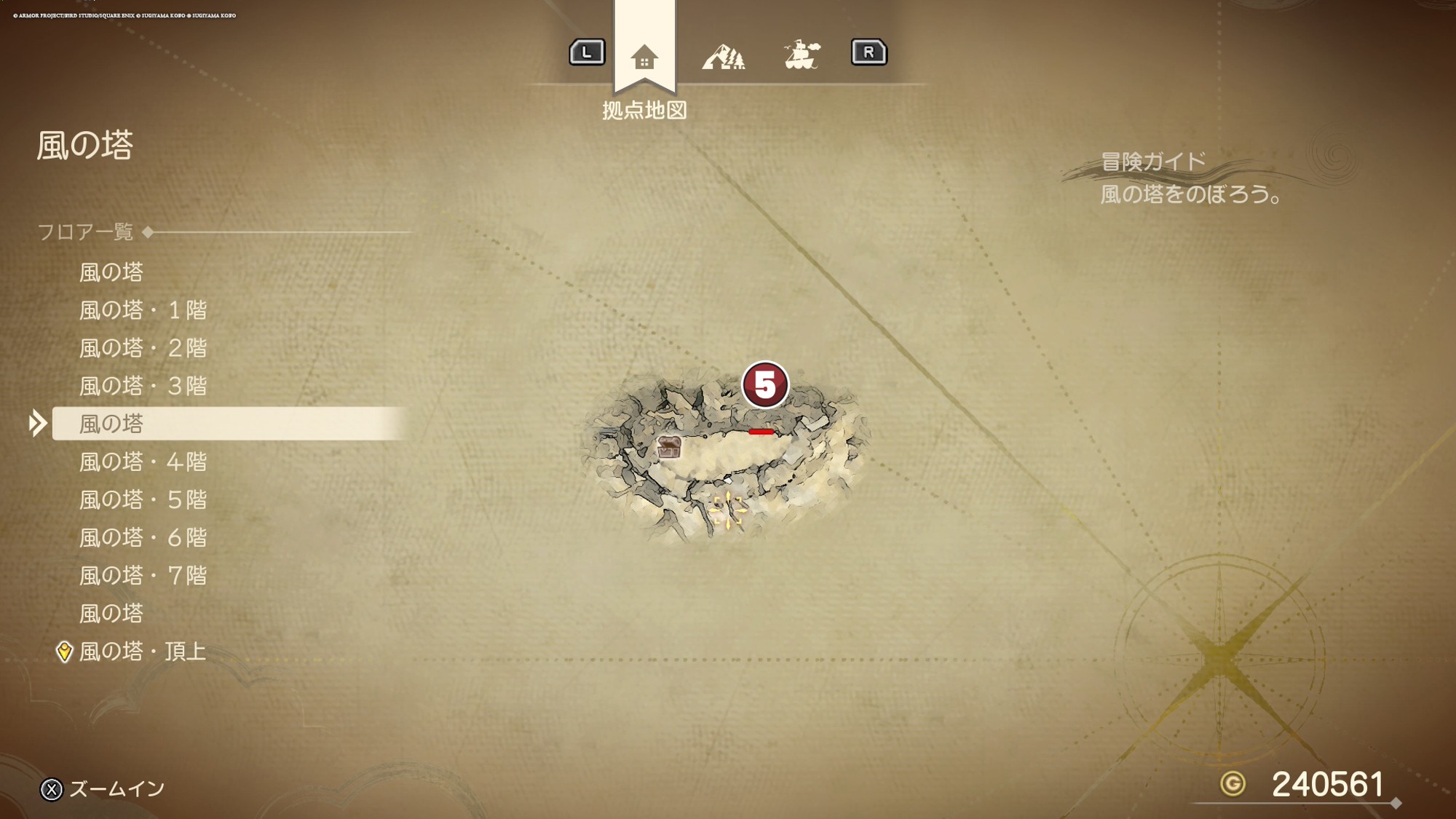1456x819 pixels.
Task: Select 風の塔・5階 from the floor list
Action: tap(143, 500)
